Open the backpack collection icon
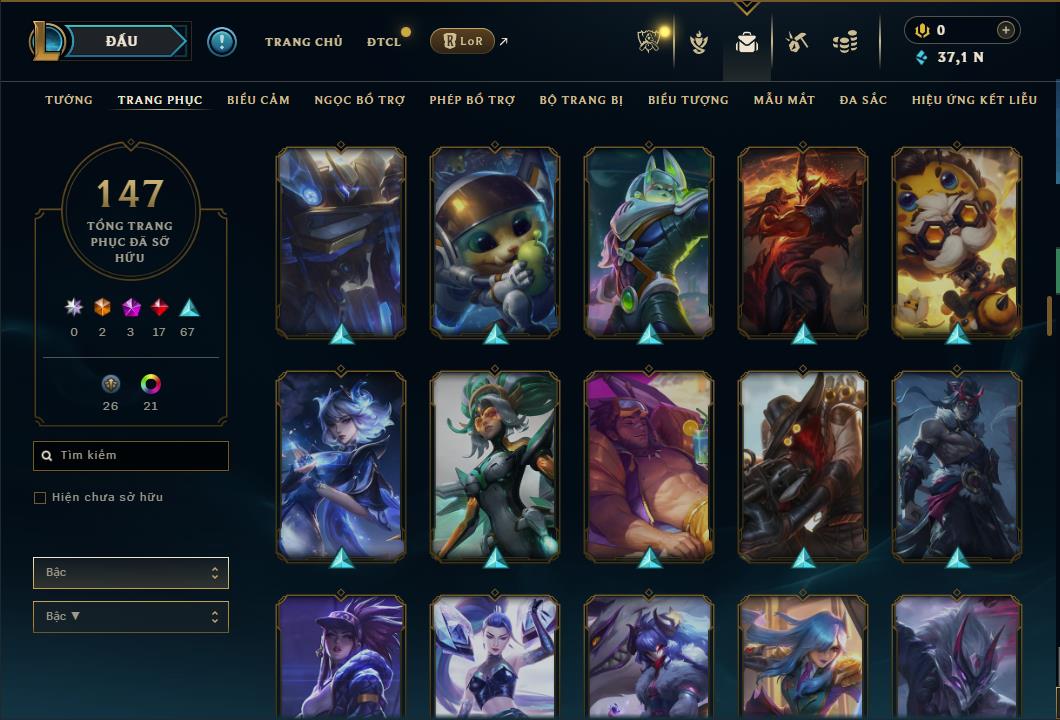The width and height of the screenshot is (1060, 720). (746, 42)
